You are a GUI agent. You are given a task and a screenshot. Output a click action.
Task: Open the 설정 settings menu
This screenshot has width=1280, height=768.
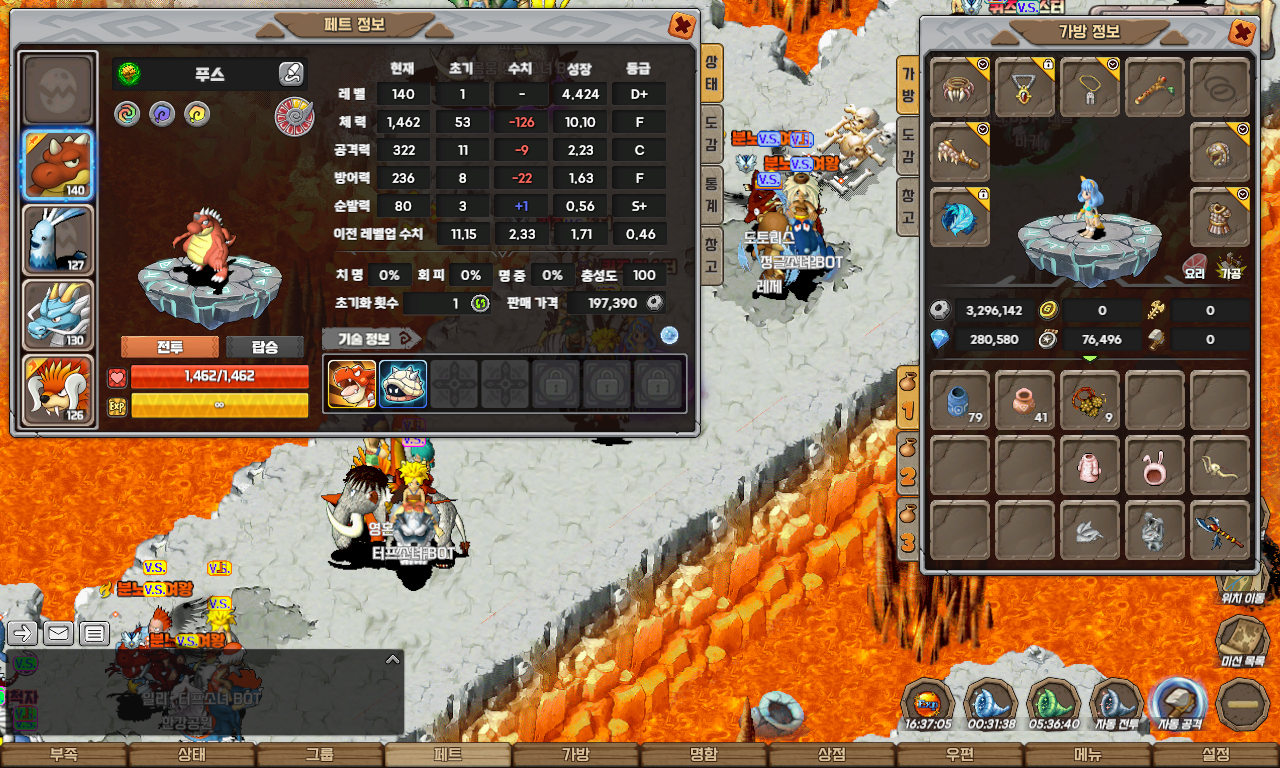pos(1216,755)
